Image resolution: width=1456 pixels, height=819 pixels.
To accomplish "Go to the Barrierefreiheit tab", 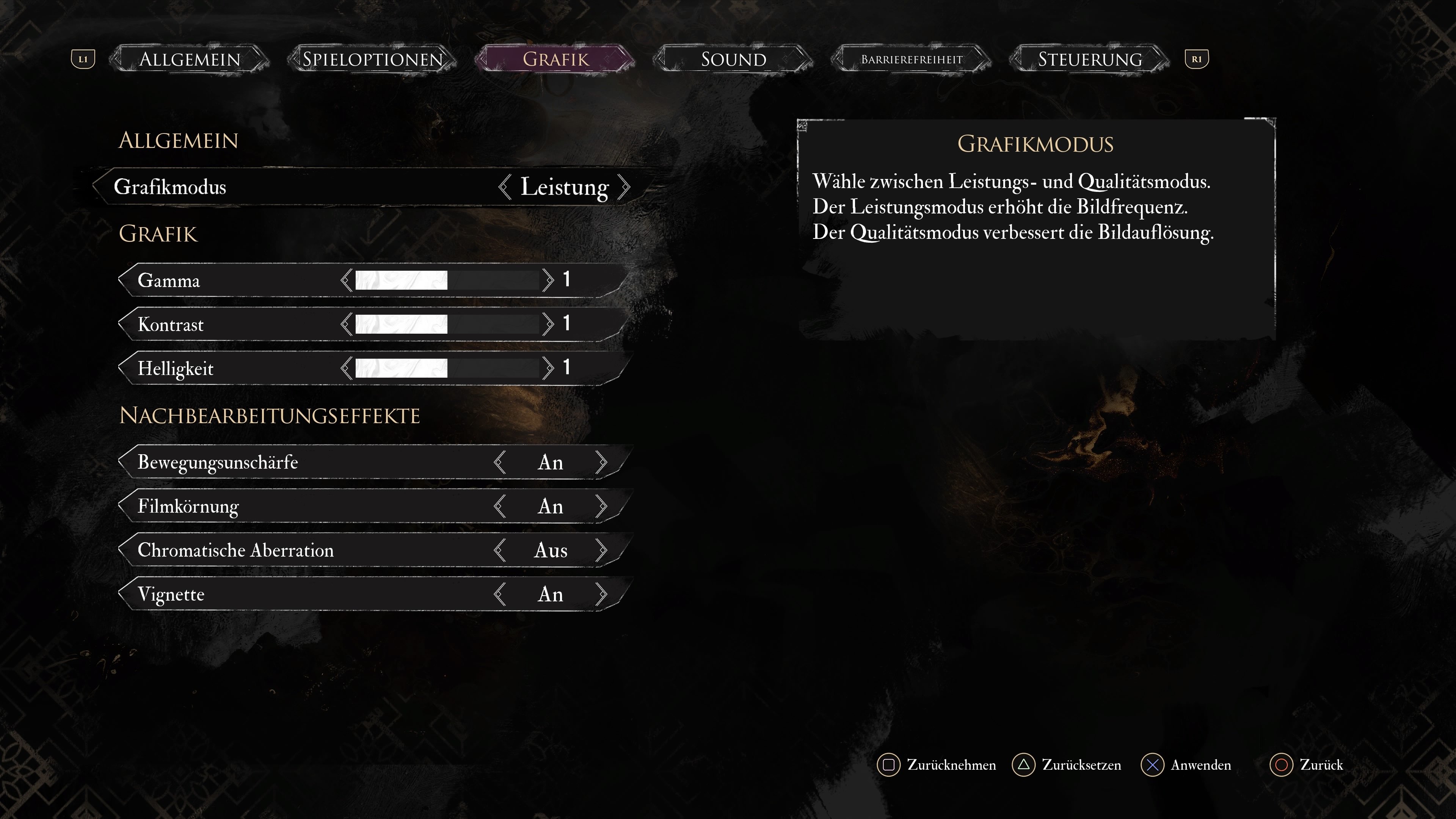I will tap(911, 60).
